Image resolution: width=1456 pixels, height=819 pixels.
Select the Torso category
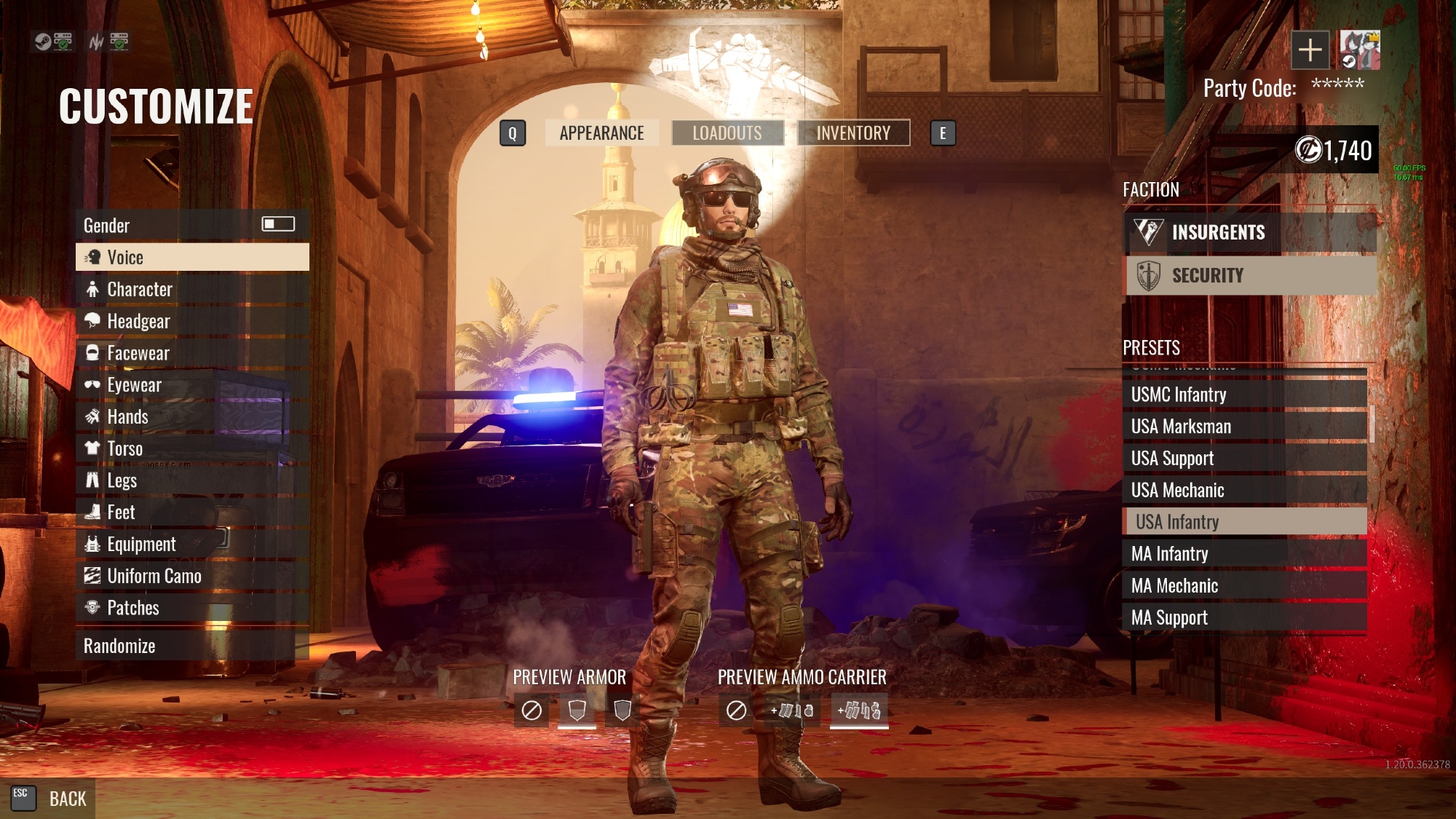click(x=192, y=448)
